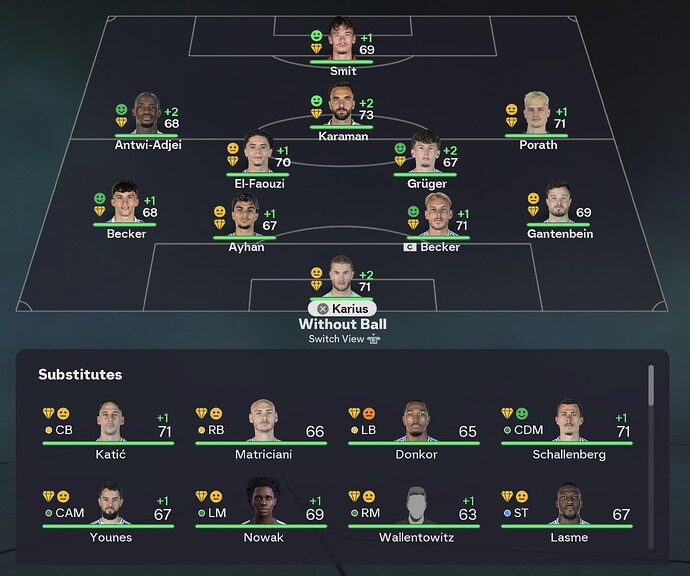Select midfielder Grüger

pos(425,153)
